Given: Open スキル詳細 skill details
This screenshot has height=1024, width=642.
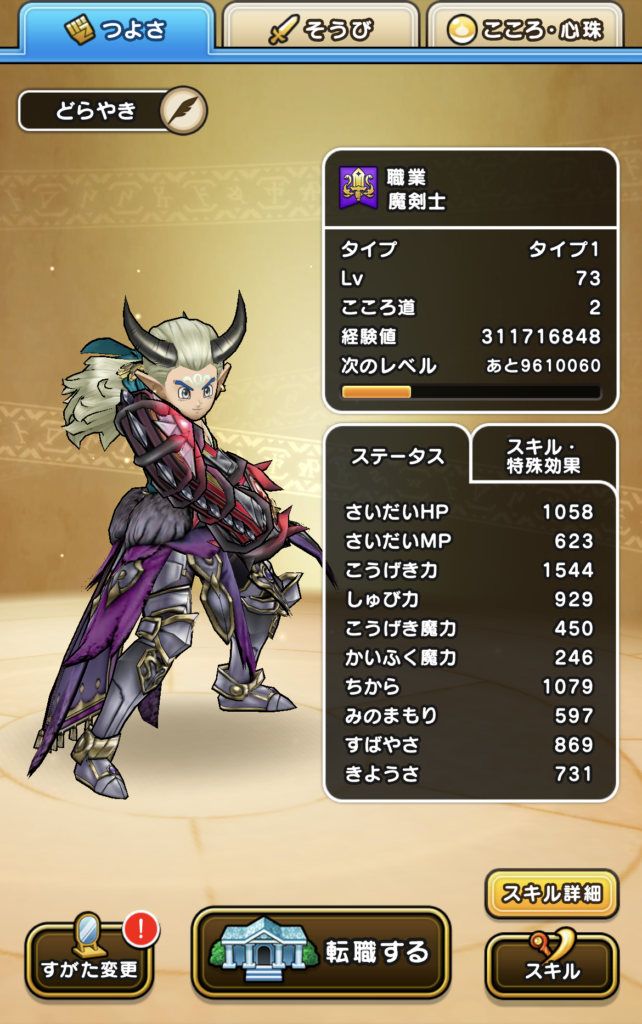Looking at the screenshot, I should pos(551,893).
